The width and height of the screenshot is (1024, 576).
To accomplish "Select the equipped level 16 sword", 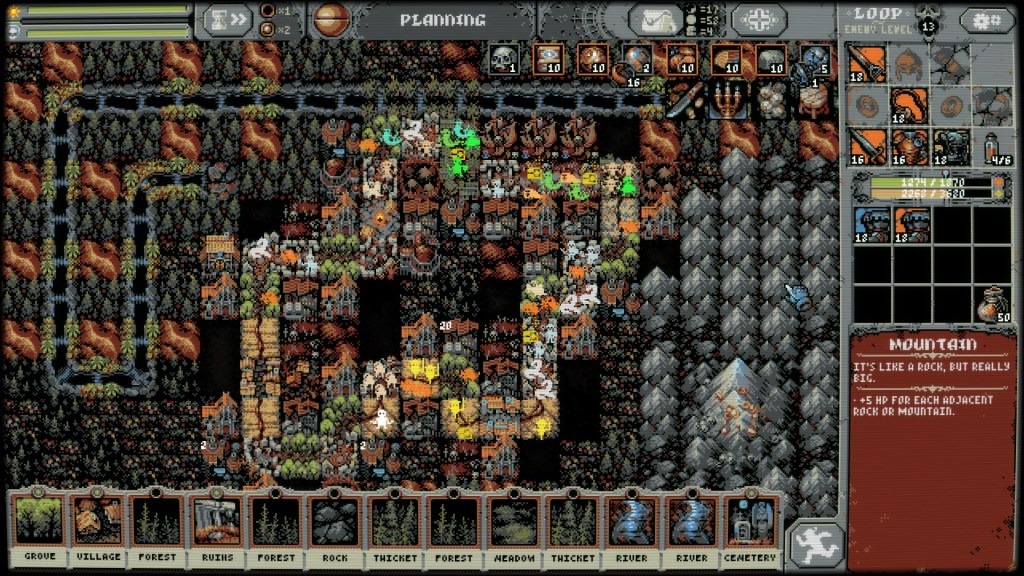I will click(x=868, y=147).
